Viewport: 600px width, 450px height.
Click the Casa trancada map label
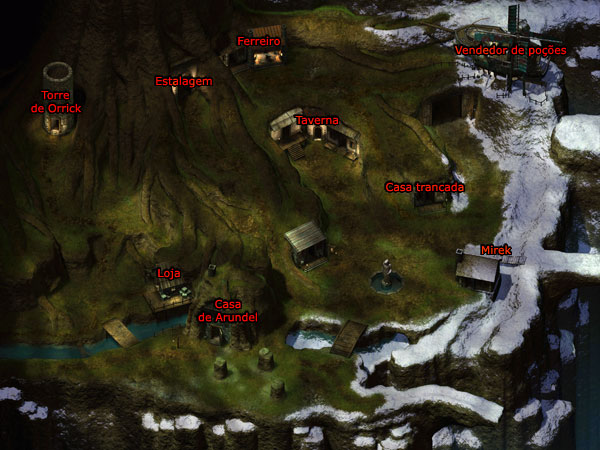425,187
